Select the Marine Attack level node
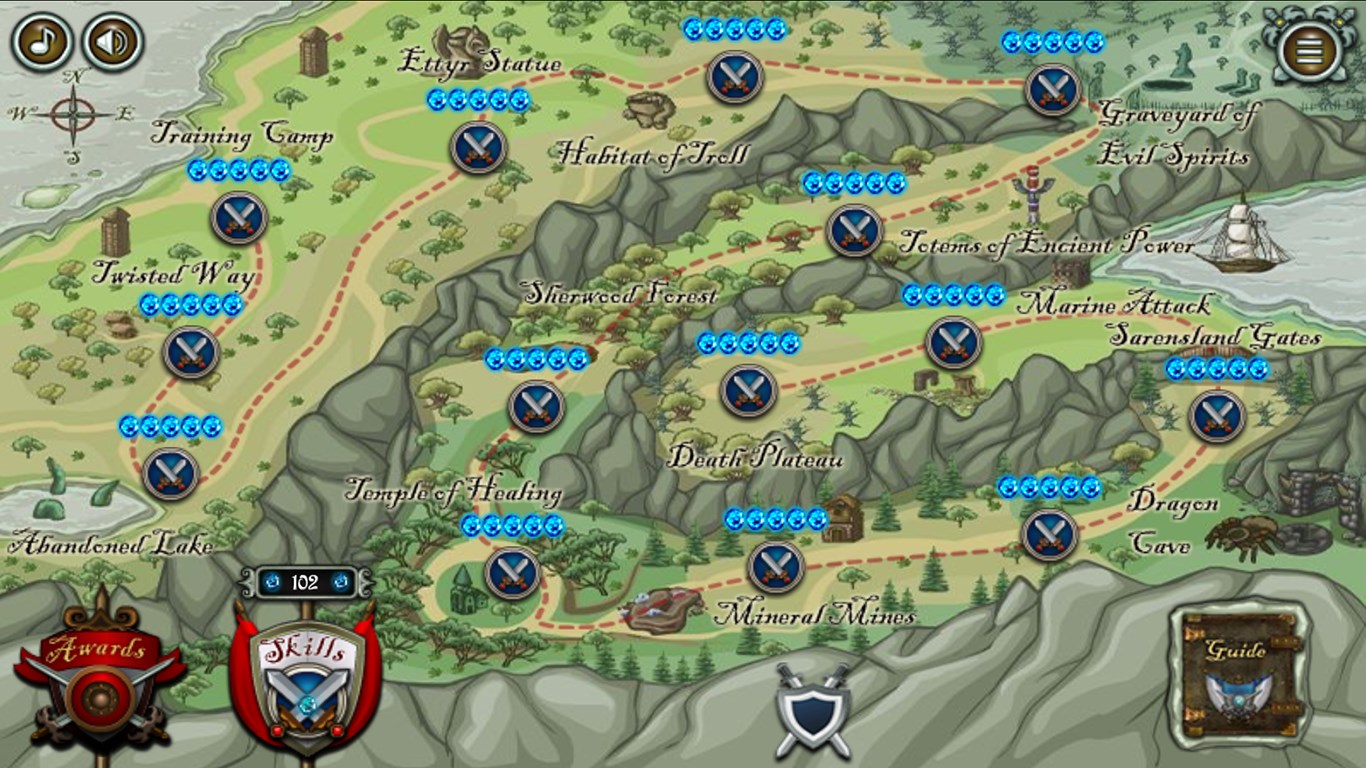 point(953,342)
